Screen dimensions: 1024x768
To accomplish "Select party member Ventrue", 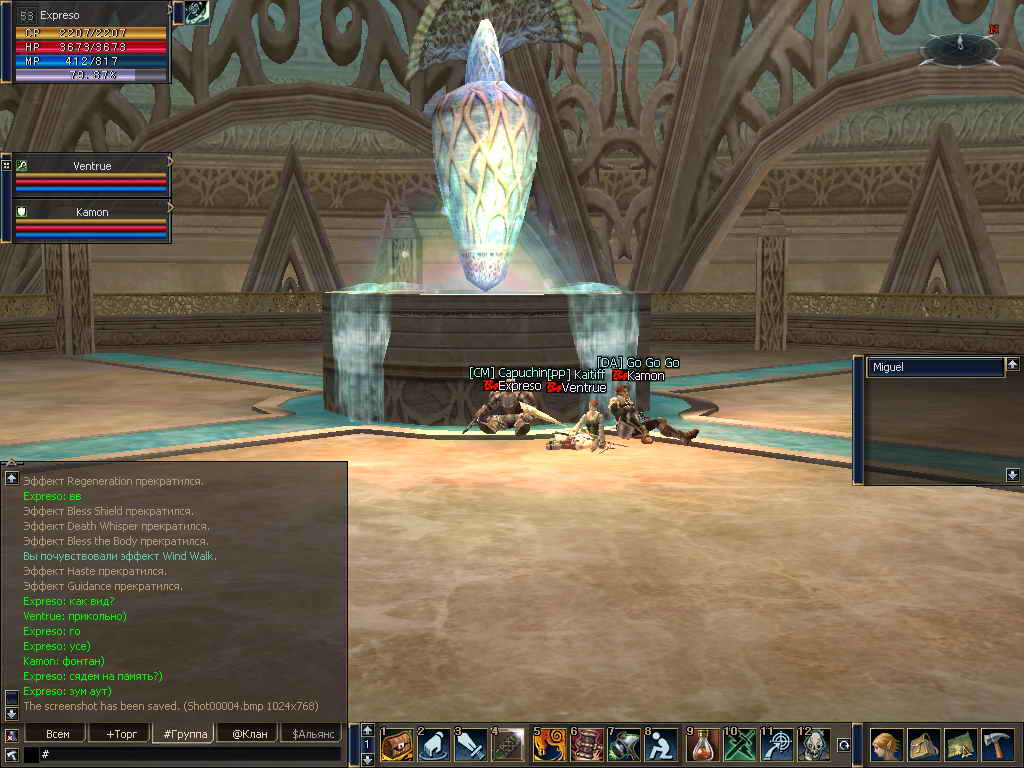I will coord(92,166).
